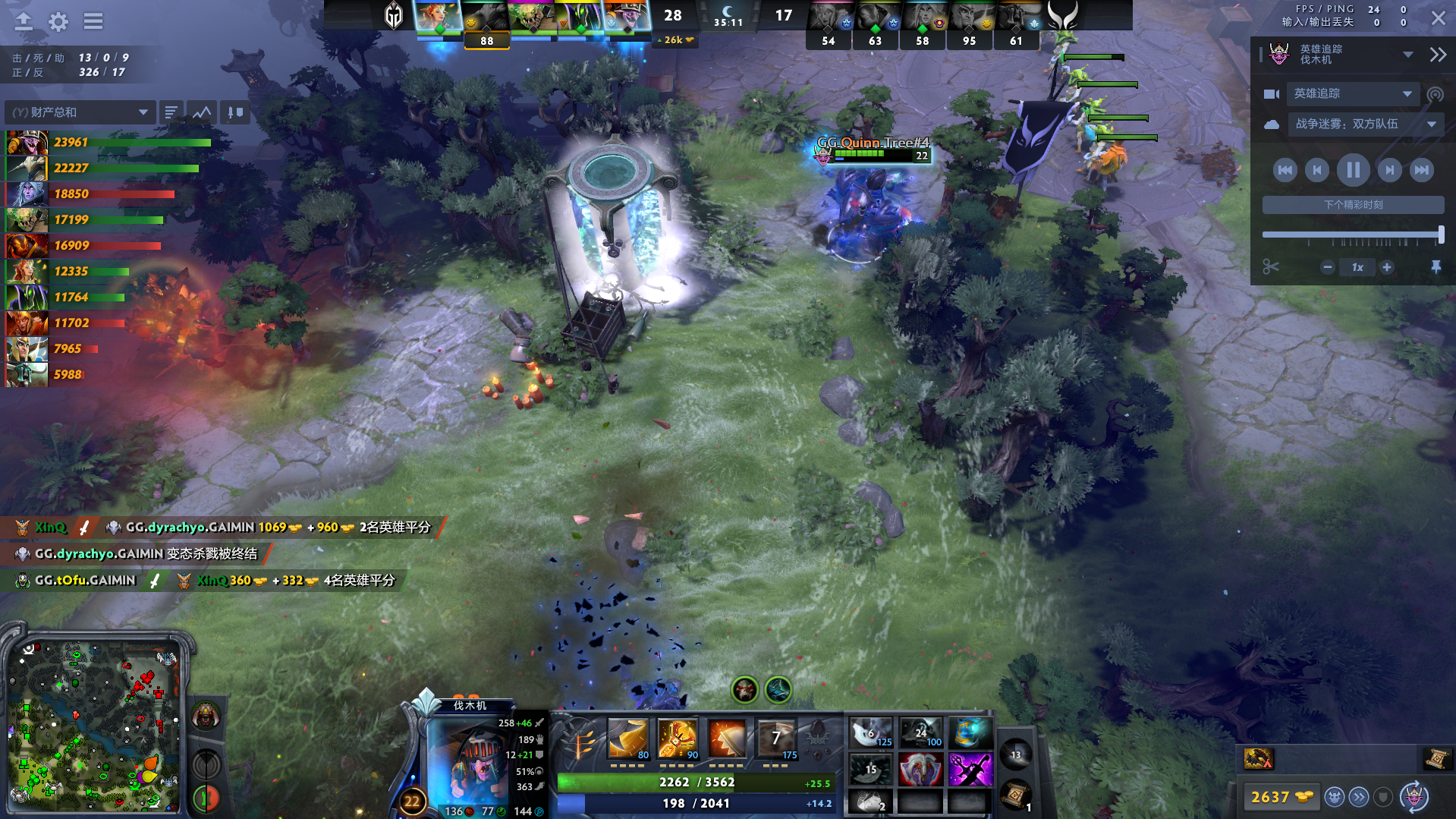Select the purple sword item slot
1456x819 pixels.
tap(970, 770)
